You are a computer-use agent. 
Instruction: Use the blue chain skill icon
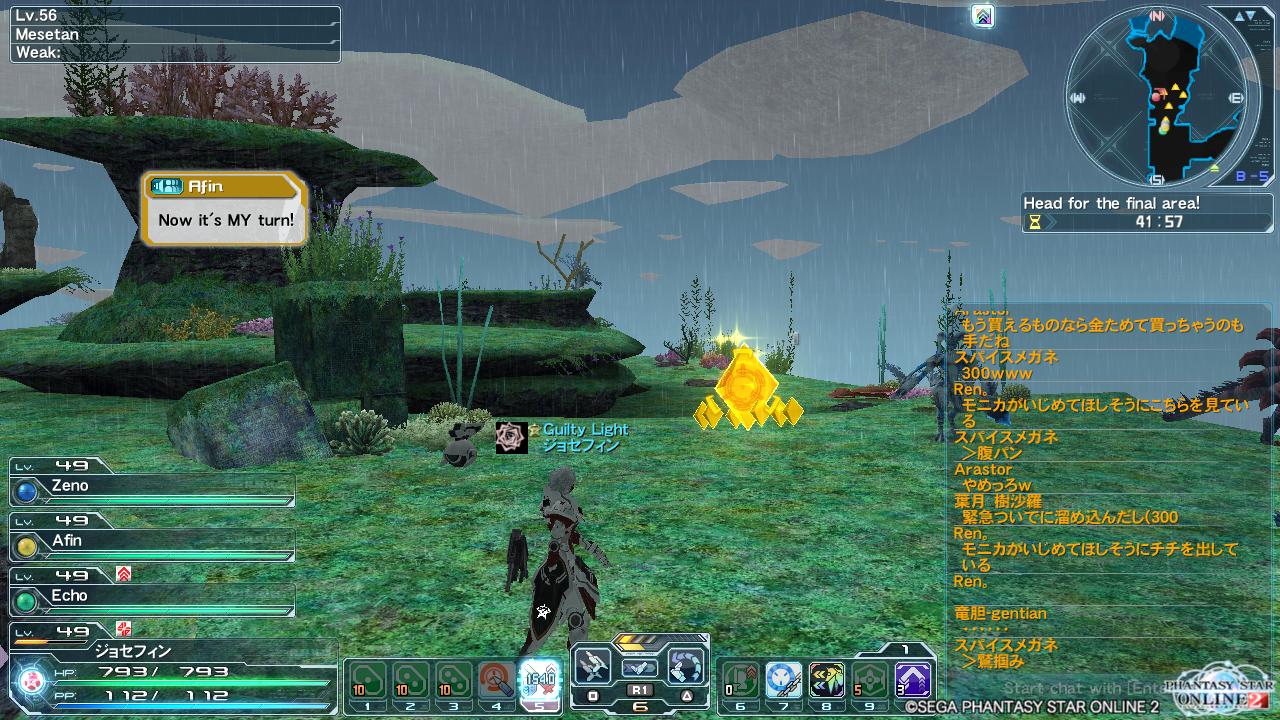click(x=783, y=680)
